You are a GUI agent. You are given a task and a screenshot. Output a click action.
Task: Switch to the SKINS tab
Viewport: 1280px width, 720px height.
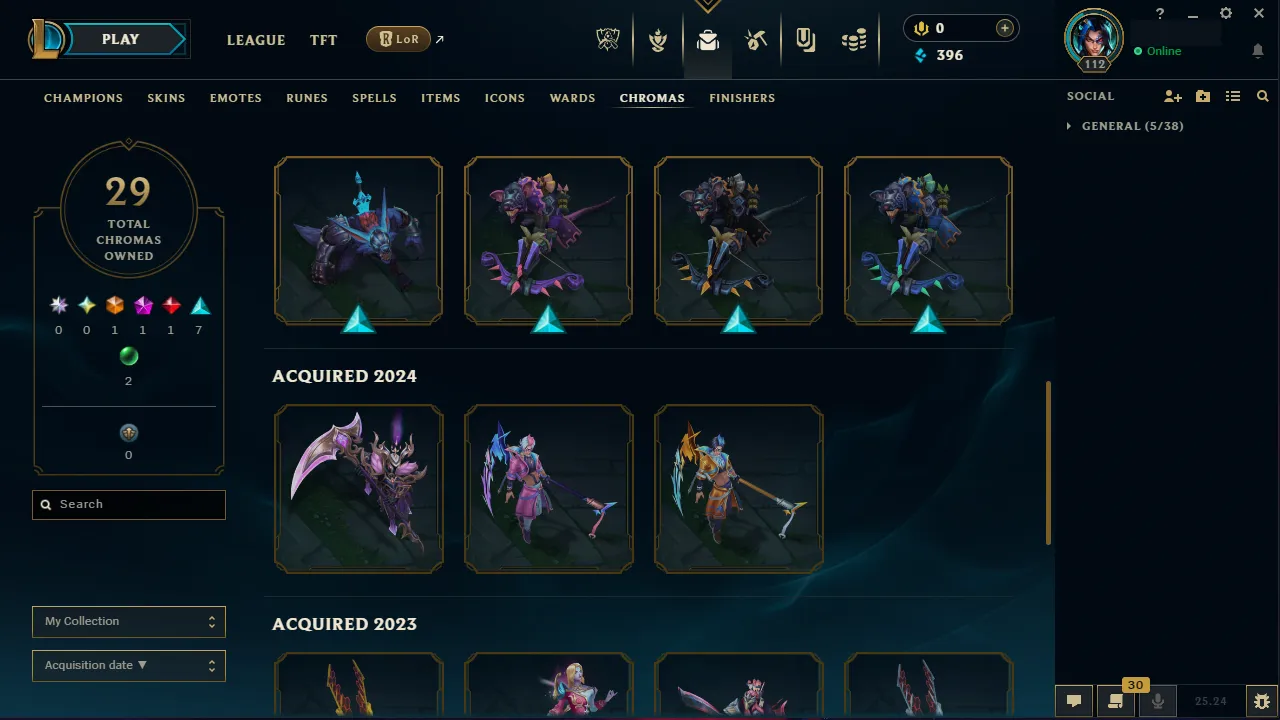tap(166, 98)
